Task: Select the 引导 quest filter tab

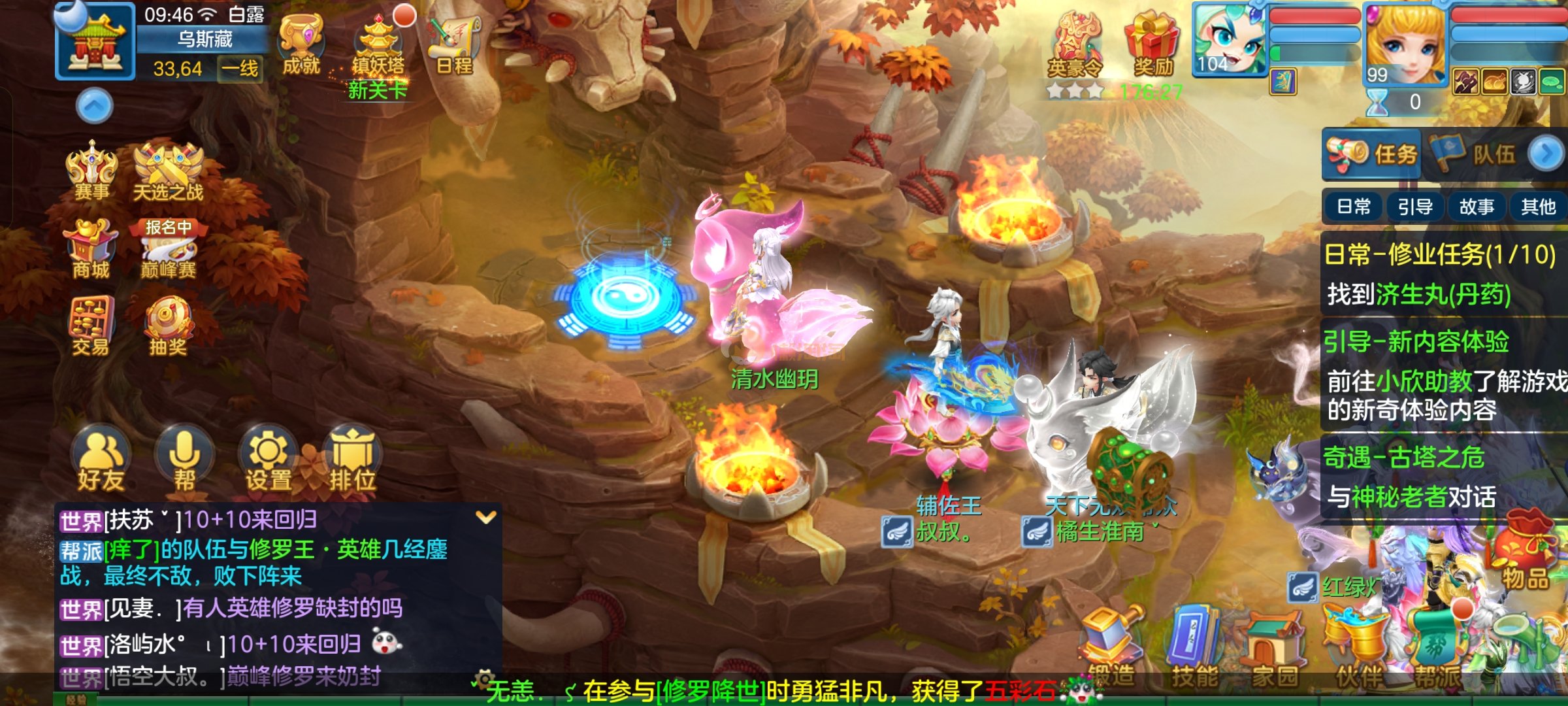Action: pos(1415,207)
